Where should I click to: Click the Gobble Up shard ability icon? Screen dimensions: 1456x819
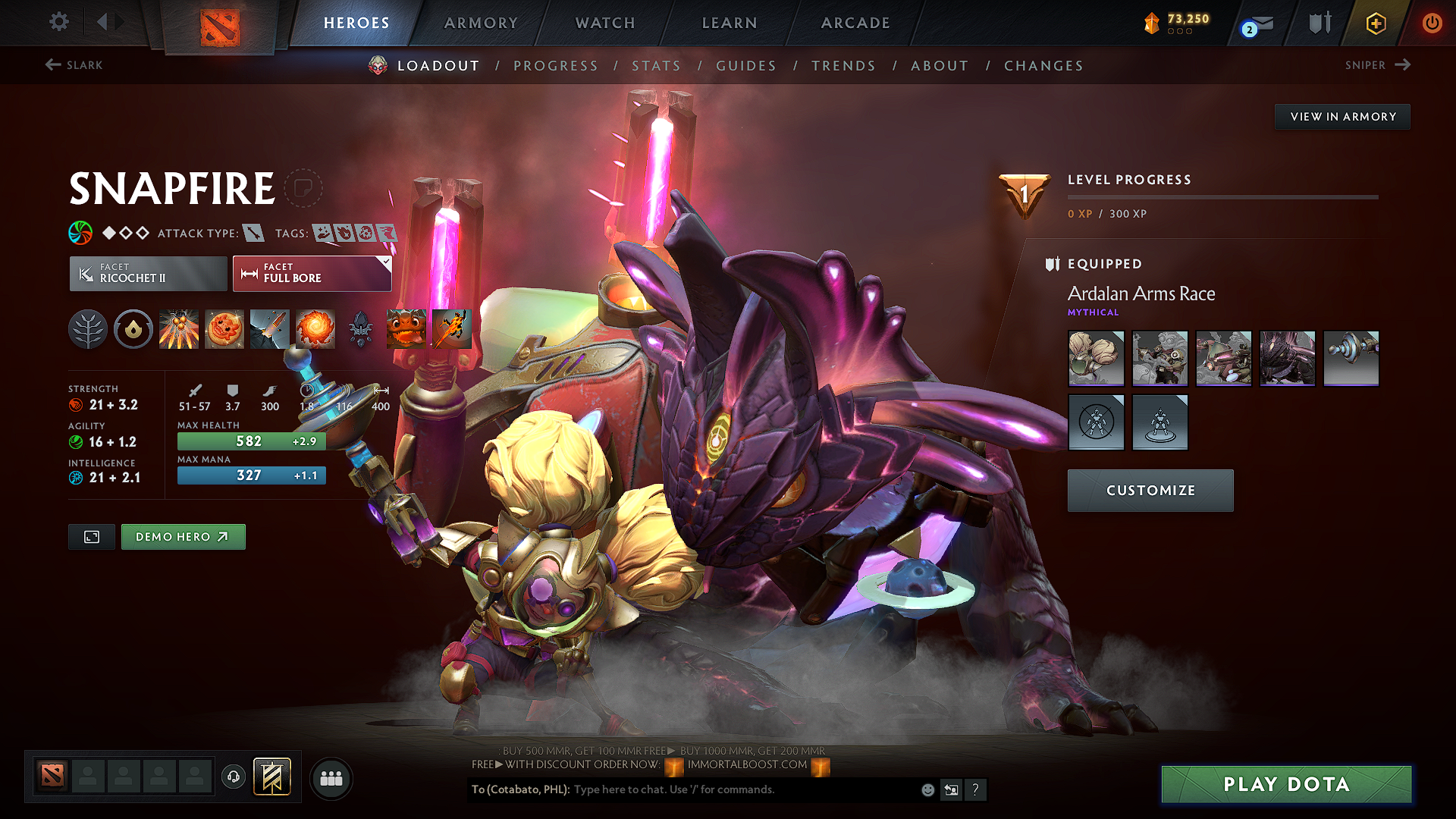click(x=406, y=329)
